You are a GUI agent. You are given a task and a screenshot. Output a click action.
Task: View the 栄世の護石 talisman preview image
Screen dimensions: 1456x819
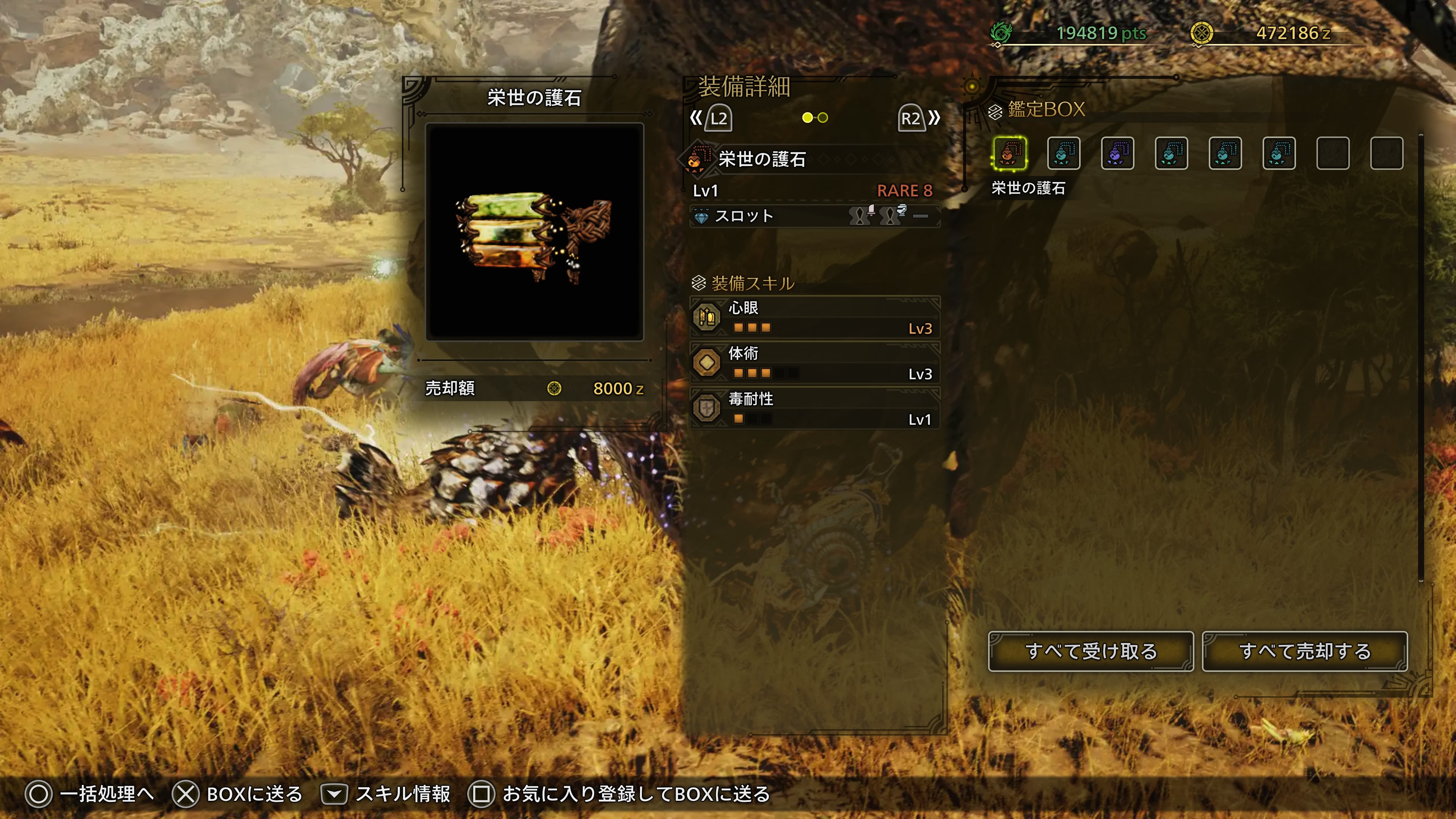(534, 232)
